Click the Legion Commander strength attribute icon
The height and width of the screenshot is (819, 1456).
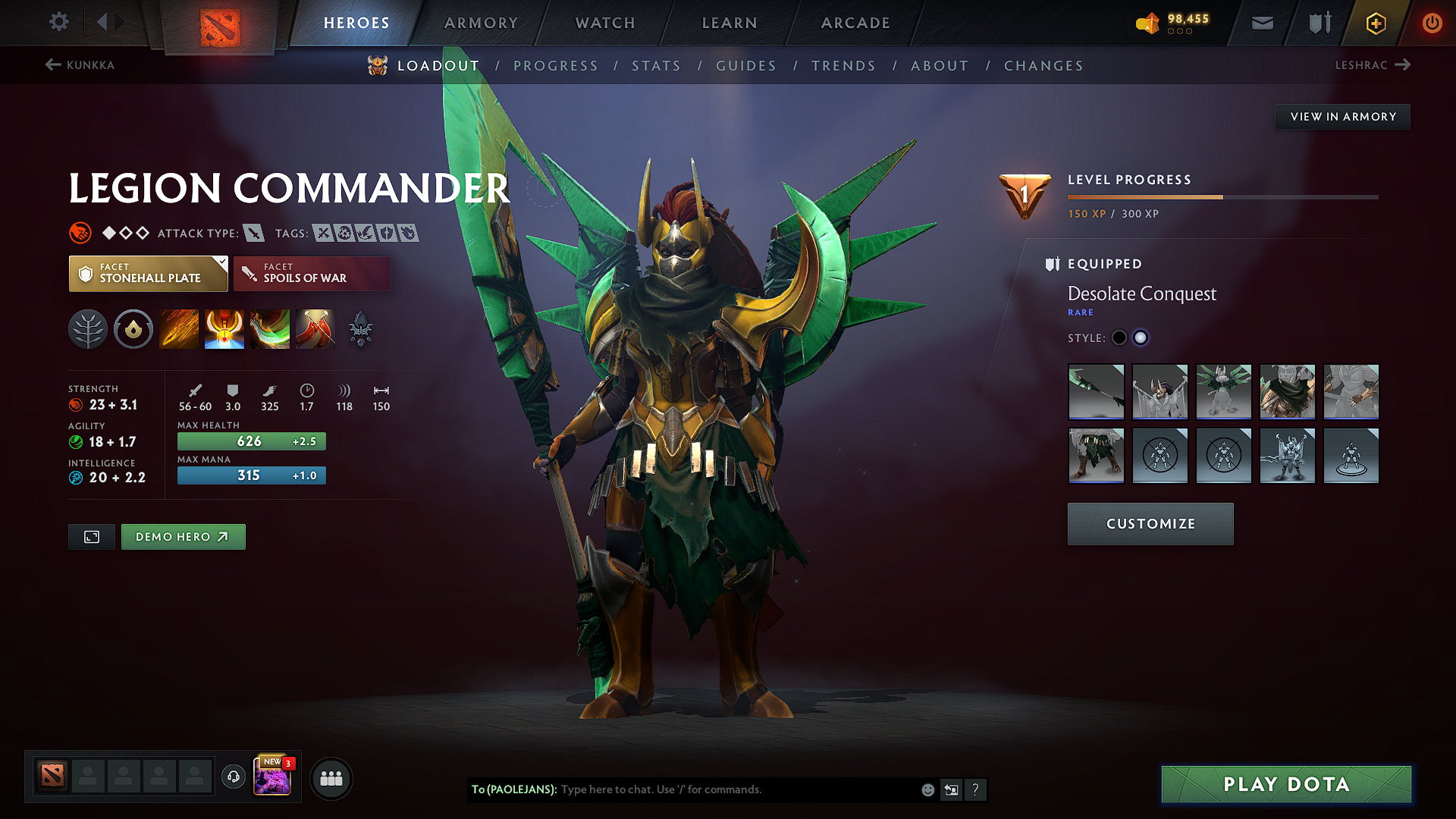[x=76, y=405]
